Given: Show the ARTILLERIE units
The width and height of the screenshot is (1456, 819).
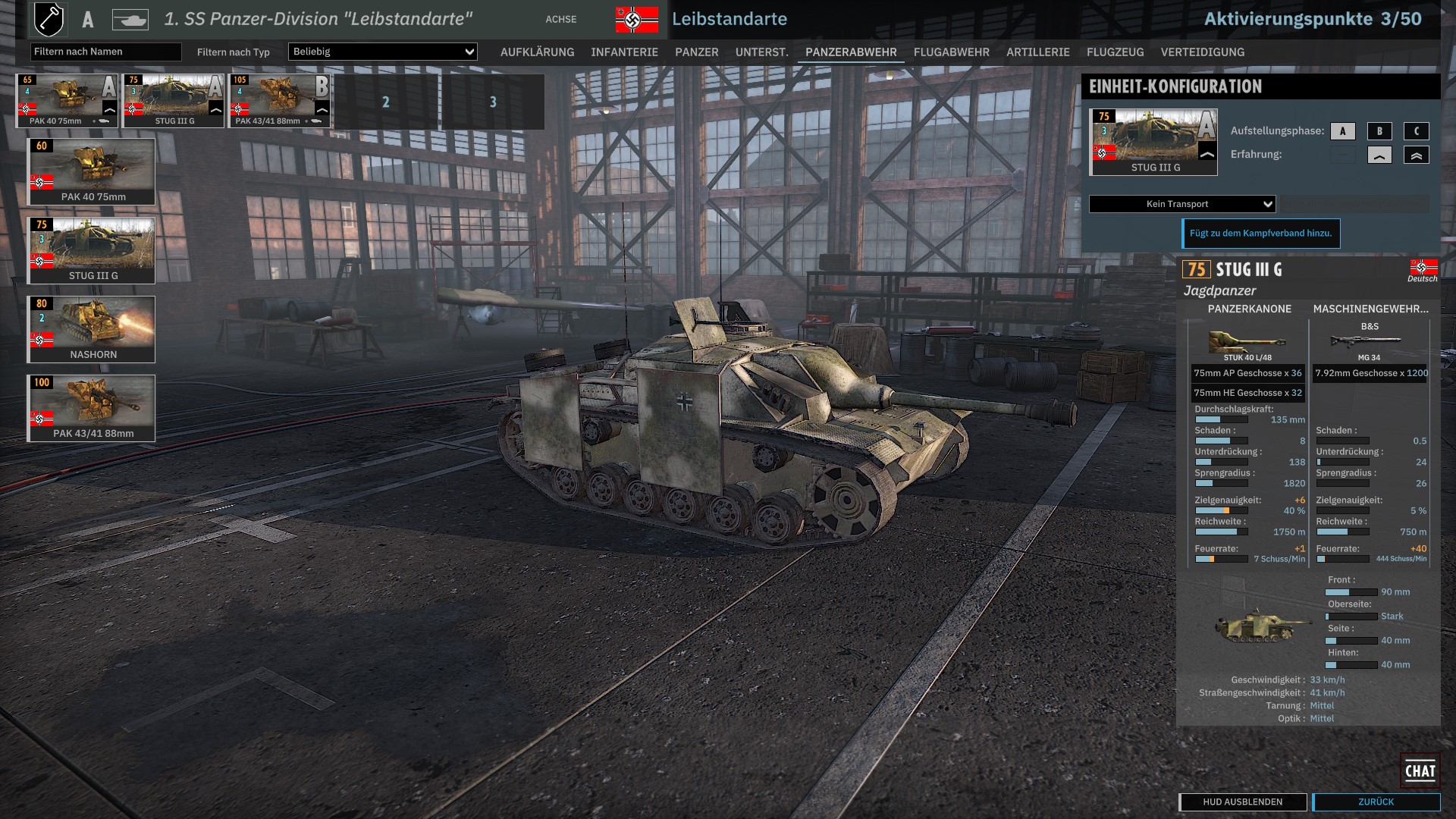Looking at the screenshot, I should [1037, 52].
